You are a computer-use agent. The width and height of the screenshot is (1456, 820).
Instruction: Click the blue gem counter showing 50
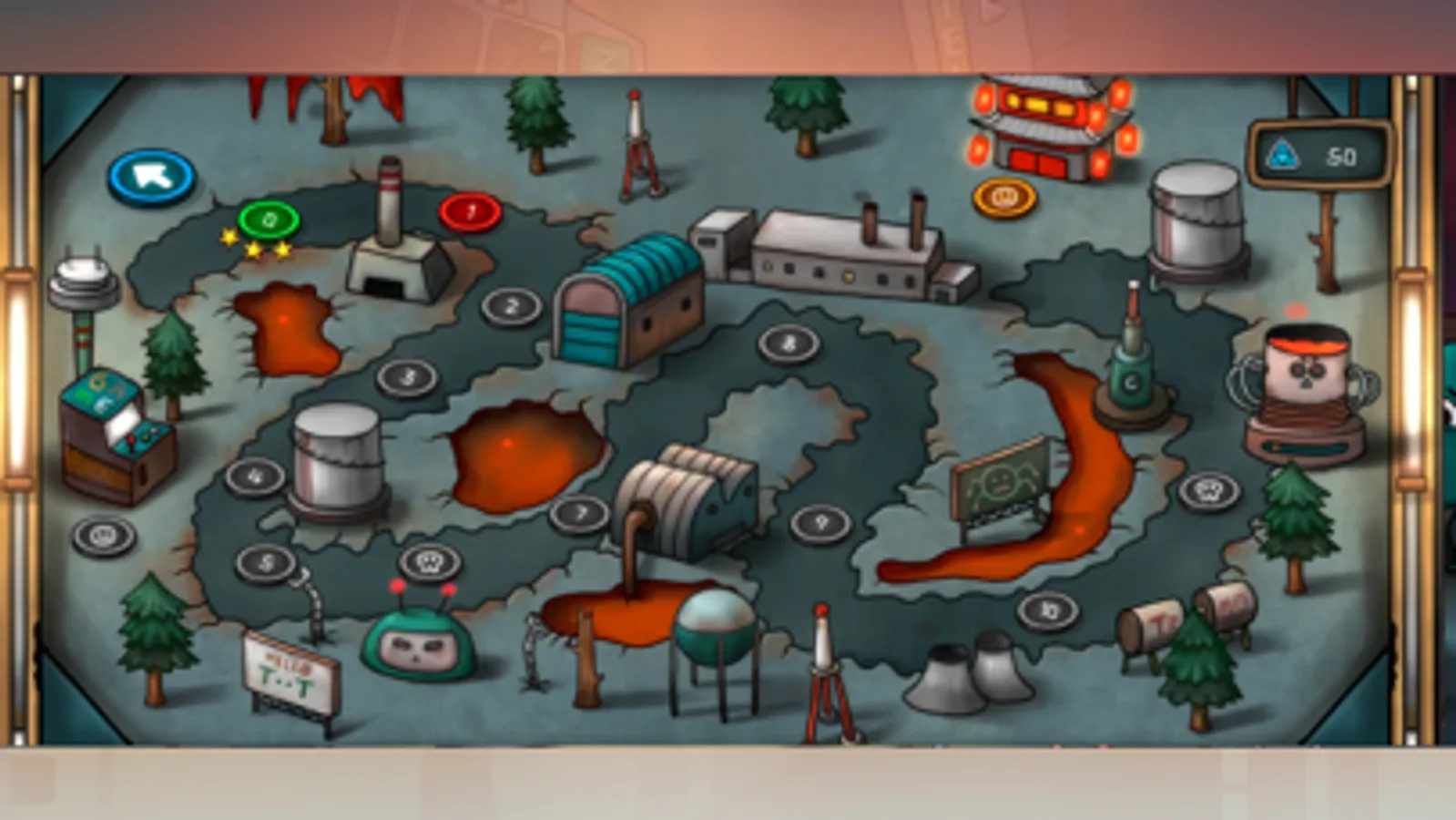coord(1319,155)
